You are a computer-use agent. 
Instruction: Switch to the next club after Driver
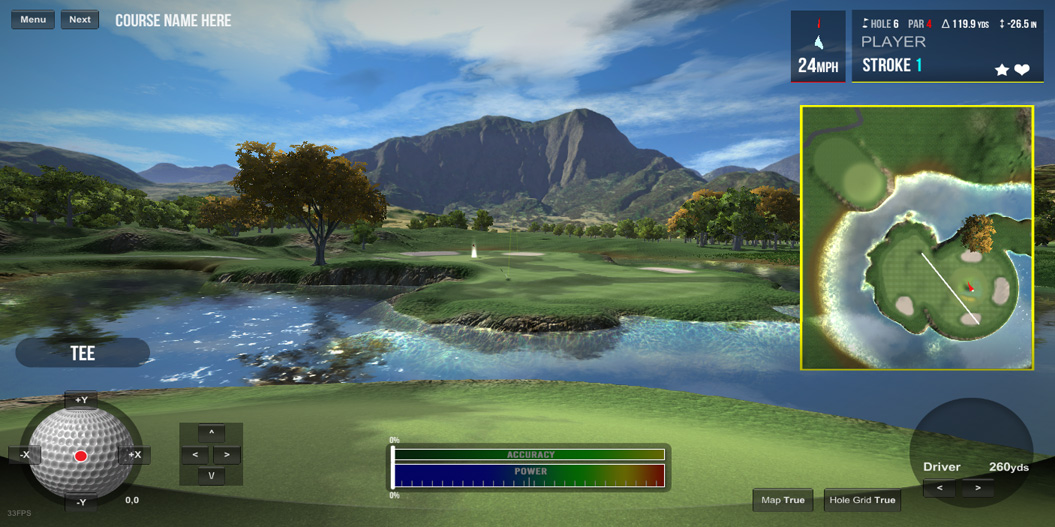point(978,488)
